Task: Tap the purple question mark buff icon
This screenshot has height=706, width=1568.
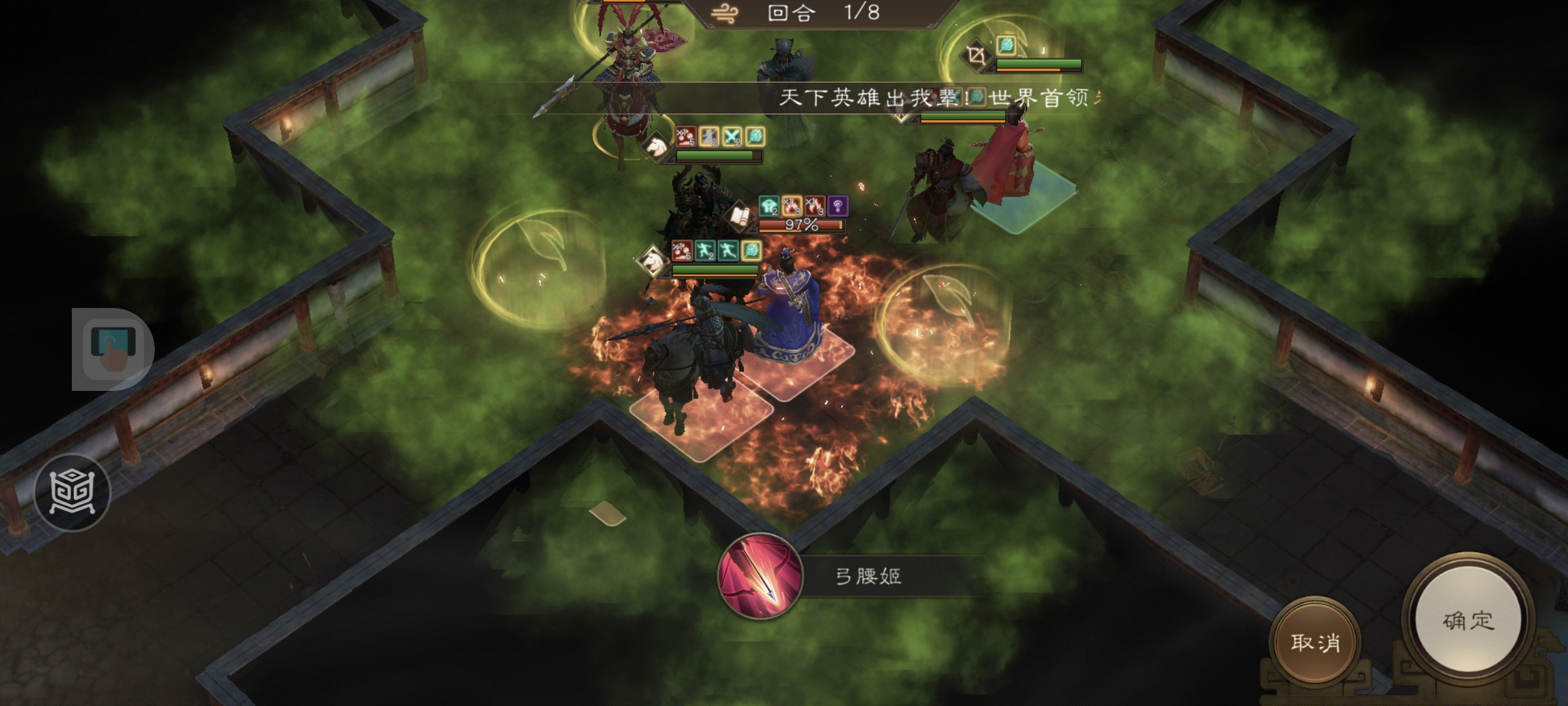Action: pos(838,207)
